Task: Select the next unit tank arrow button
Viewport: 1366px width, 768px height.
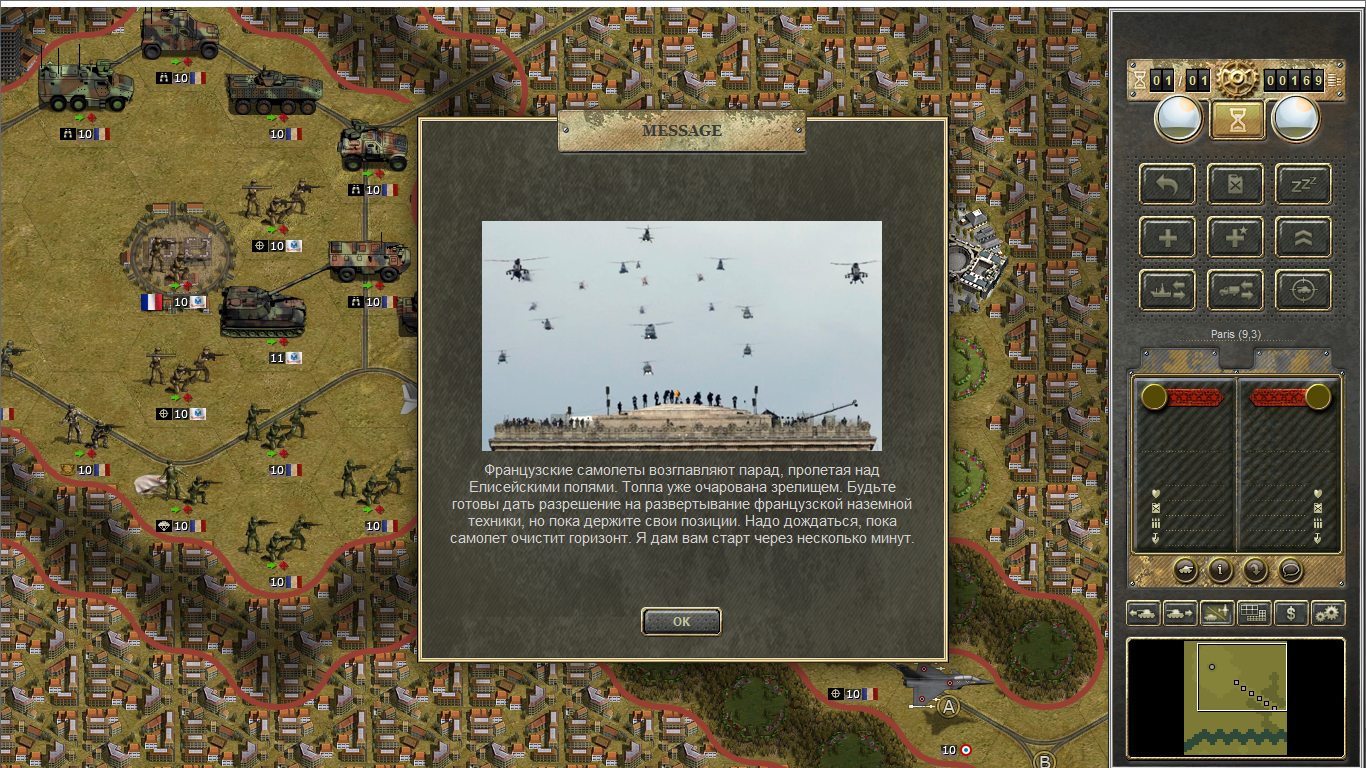Action: click(1179, 613)
